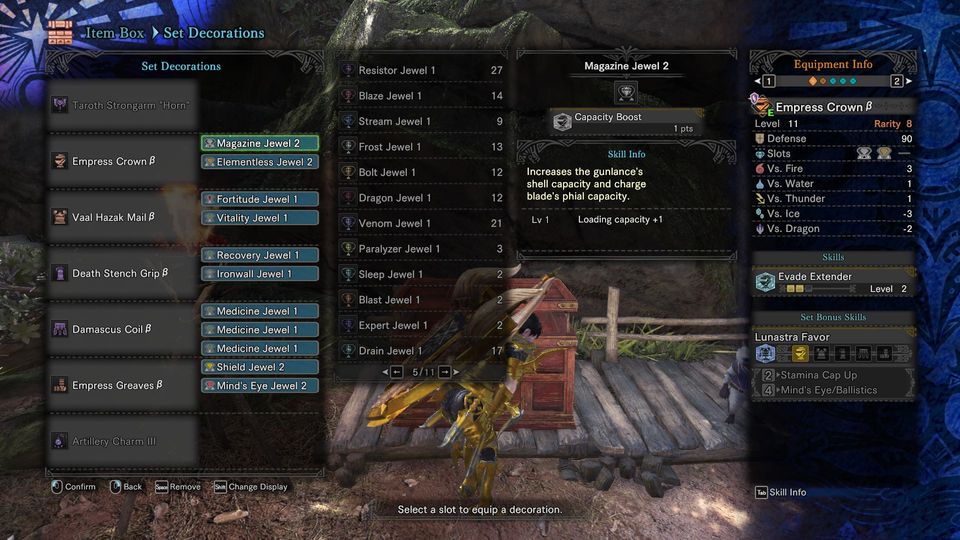
Task: Select Venom Jewel 1 entry
Action: 422,224
